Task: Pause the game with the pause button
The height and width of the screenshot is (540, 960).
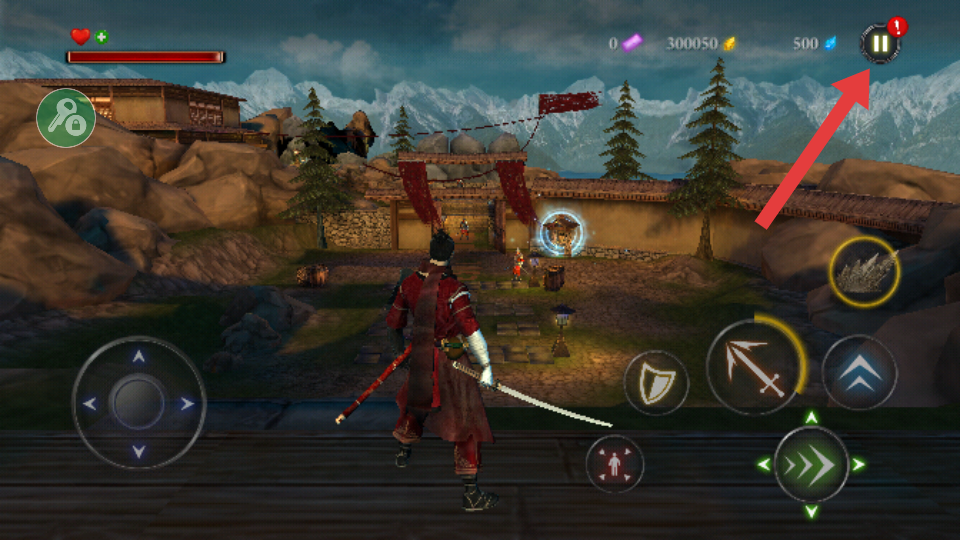Action: tap(879, 44)
